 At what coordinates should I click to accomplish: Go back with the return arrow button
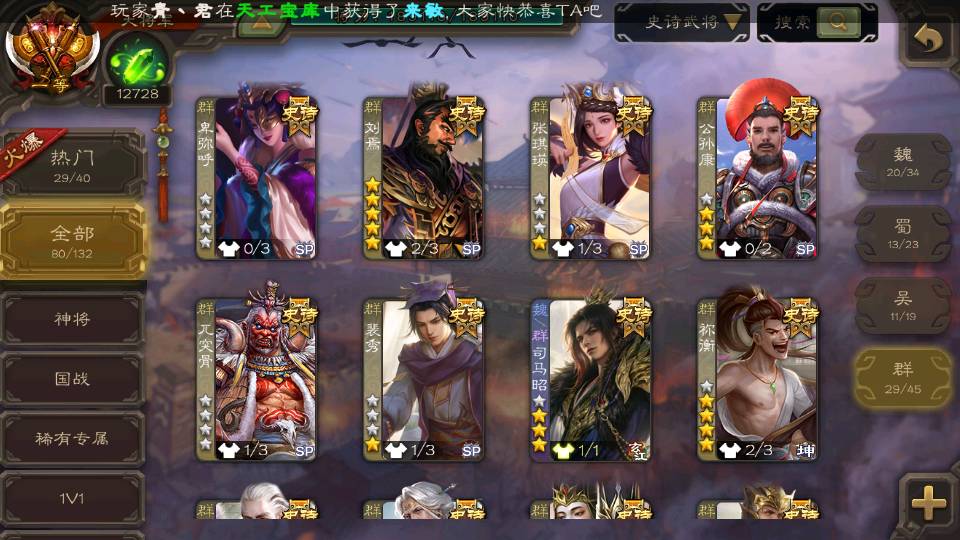(x=929, y=40)
